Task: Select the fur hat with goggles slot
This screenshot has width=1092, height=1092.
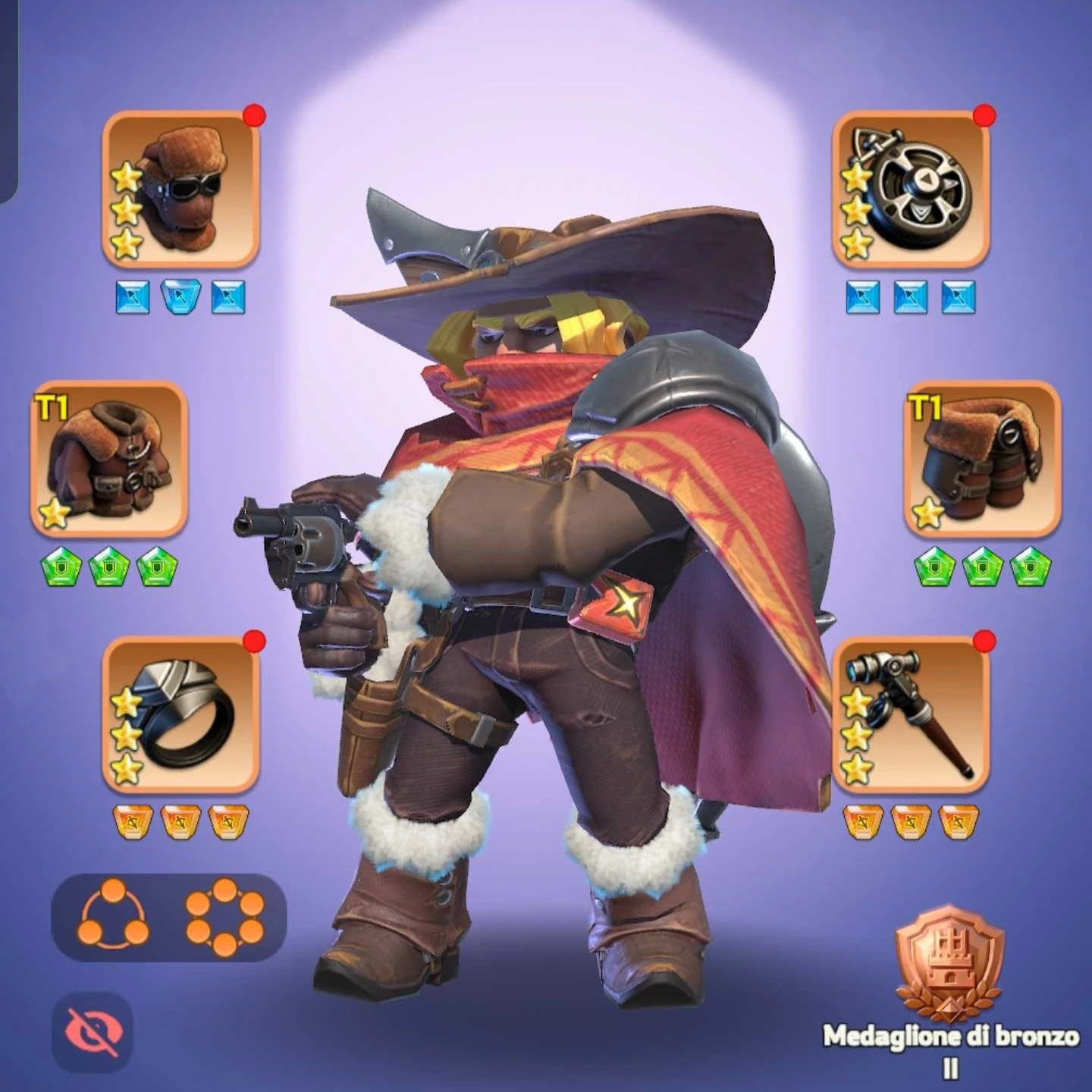Action: click(180, 190)
